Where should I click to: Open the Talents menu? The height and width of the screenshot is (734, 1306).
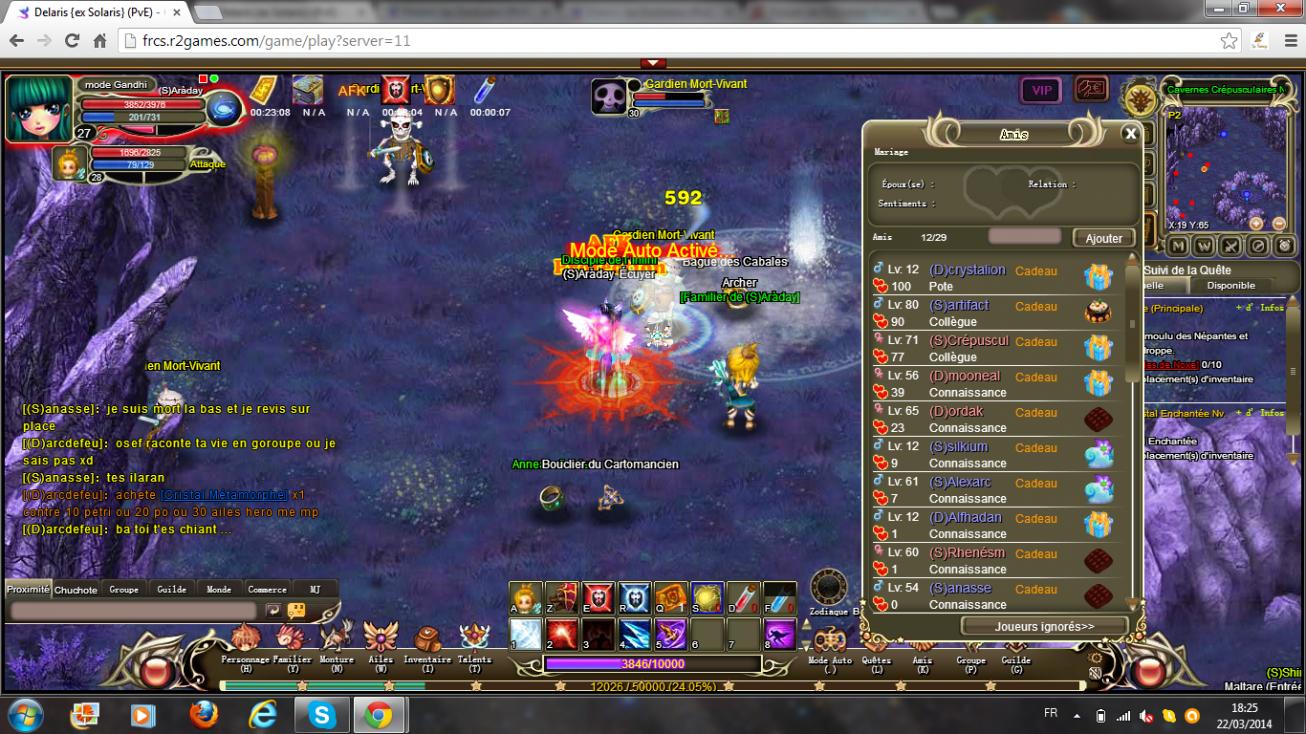pyautogui.click(x=474, y=641)
